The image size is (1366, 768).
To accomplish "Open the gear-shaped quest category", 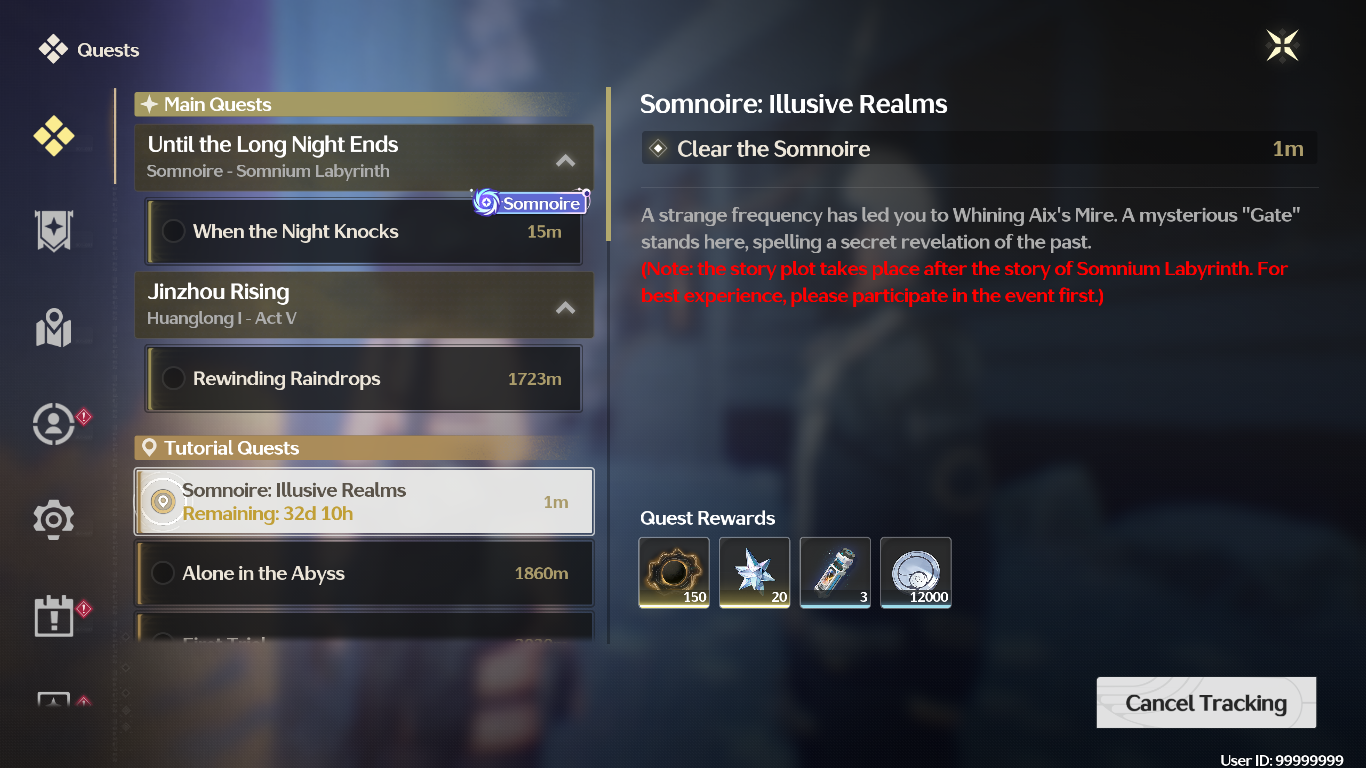I will pyautogui.click(x=53, y=520).
